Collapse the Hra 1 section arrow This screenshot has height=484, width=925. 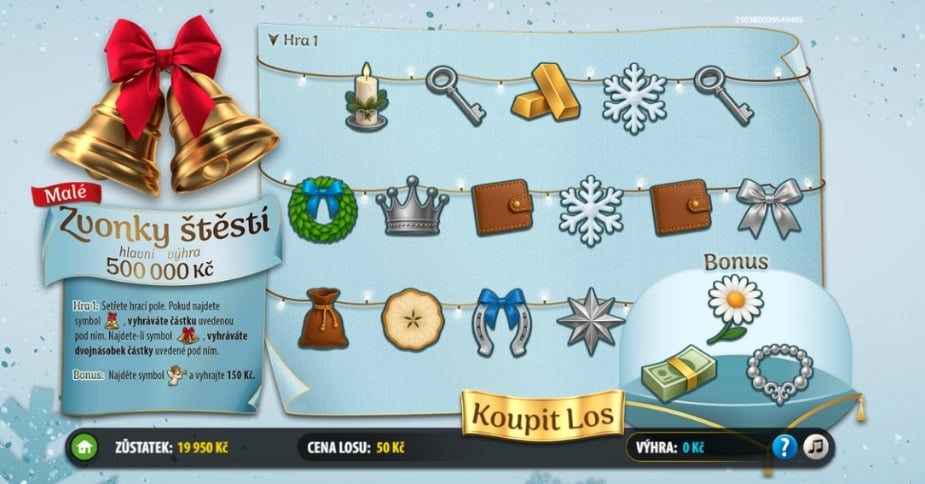272,41
